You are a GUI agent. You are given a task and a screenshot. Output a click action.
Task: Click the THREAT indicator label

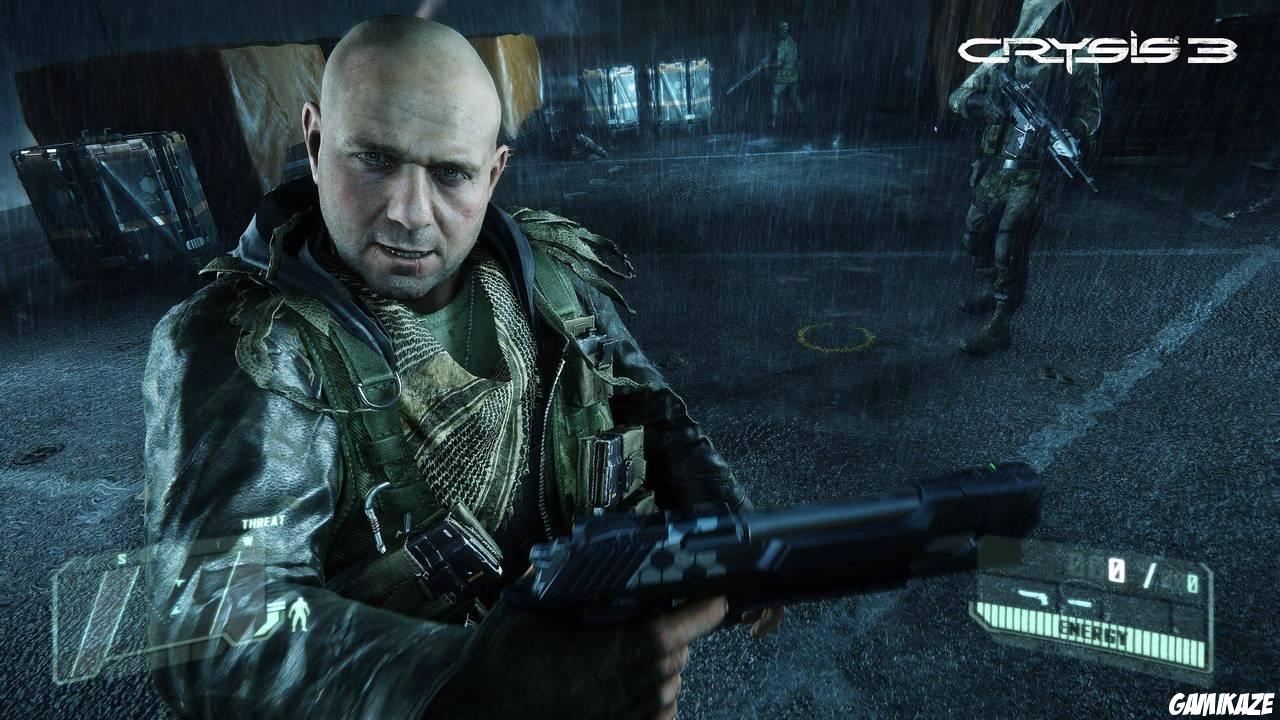[264, 522]
